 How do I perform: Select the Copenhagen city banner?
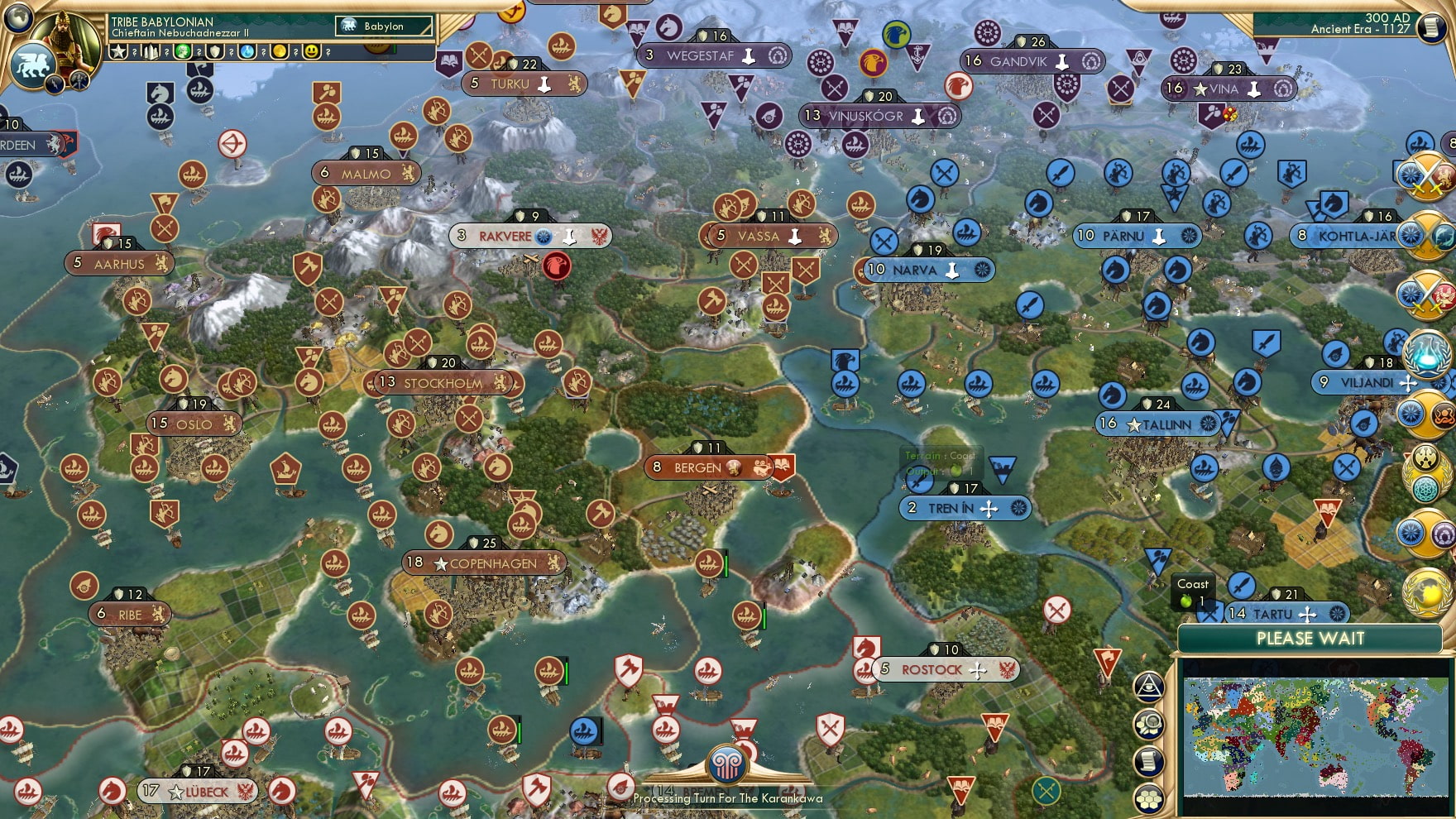pos(484,563)
